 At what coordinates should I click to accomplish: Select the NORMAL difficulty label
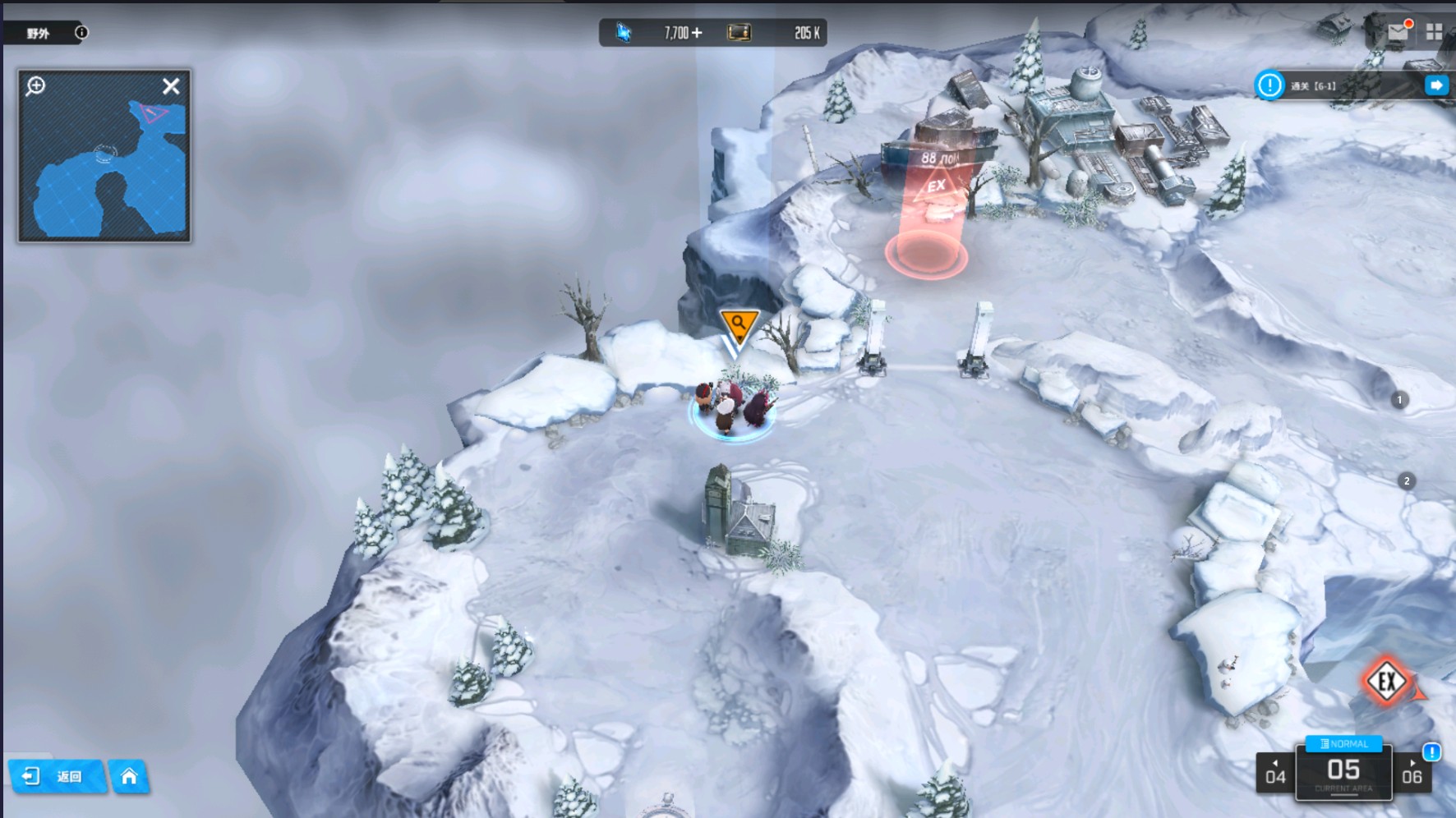(1344, 744)
